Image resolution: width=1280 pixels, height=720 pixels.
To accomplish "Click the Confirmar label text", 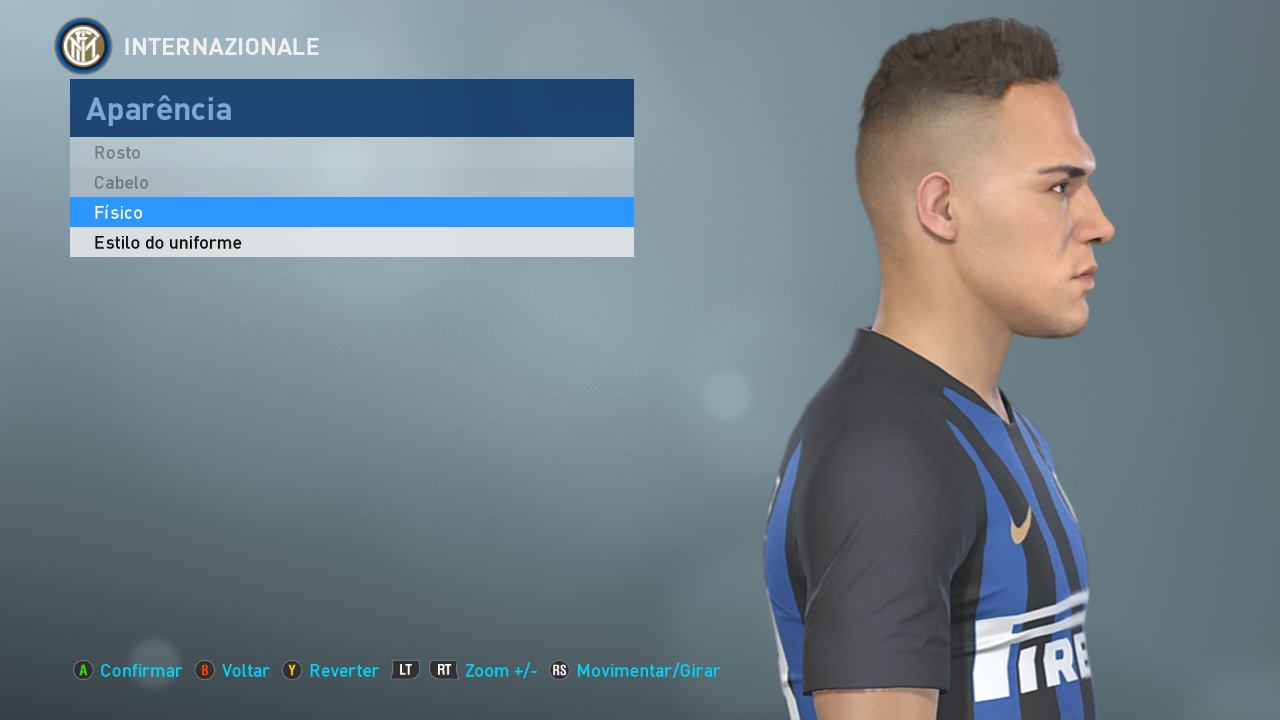I will pos(140,671).
